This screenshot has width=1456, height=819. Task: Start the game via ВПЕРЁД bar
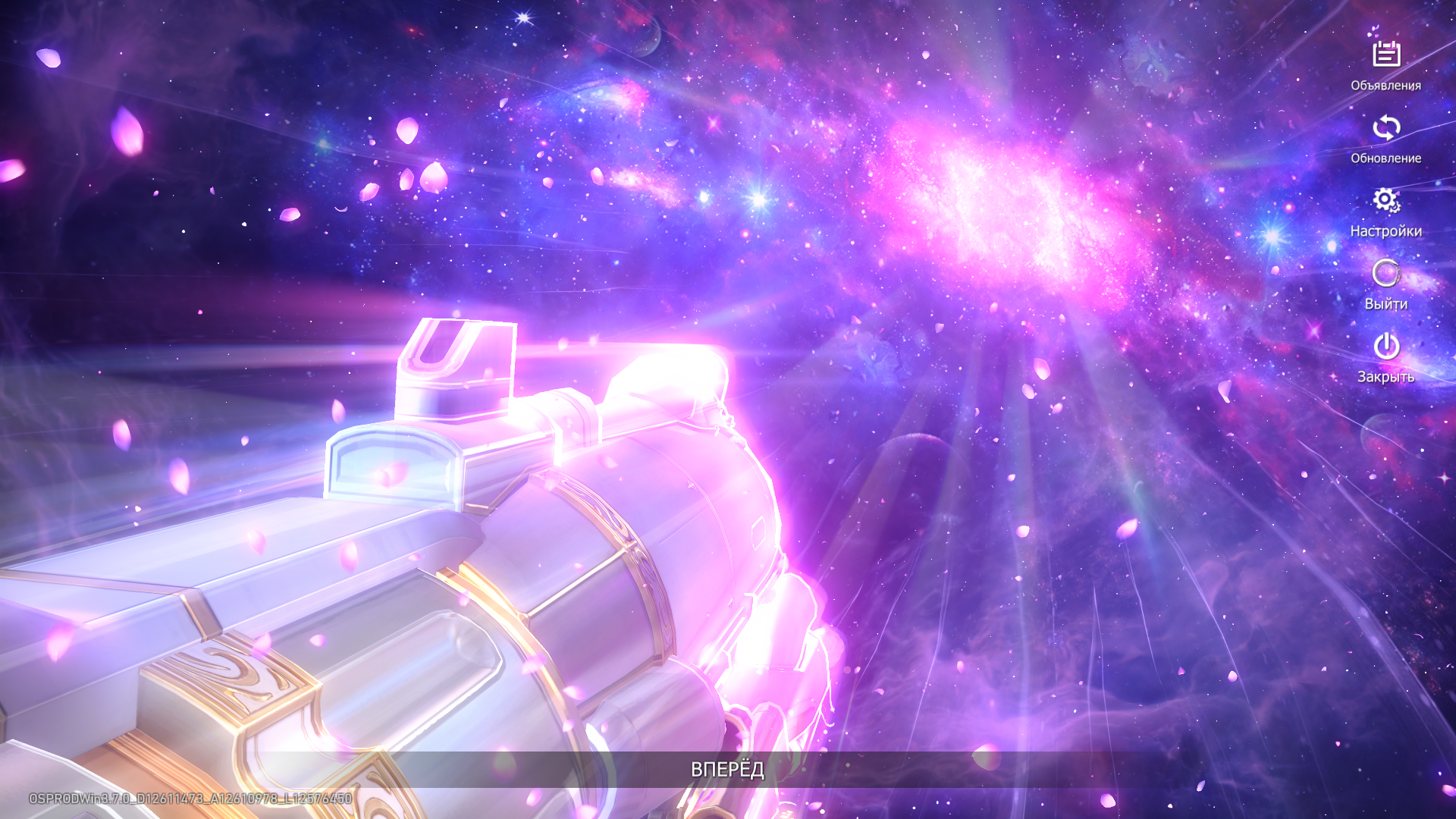click(x=727, y=770)
